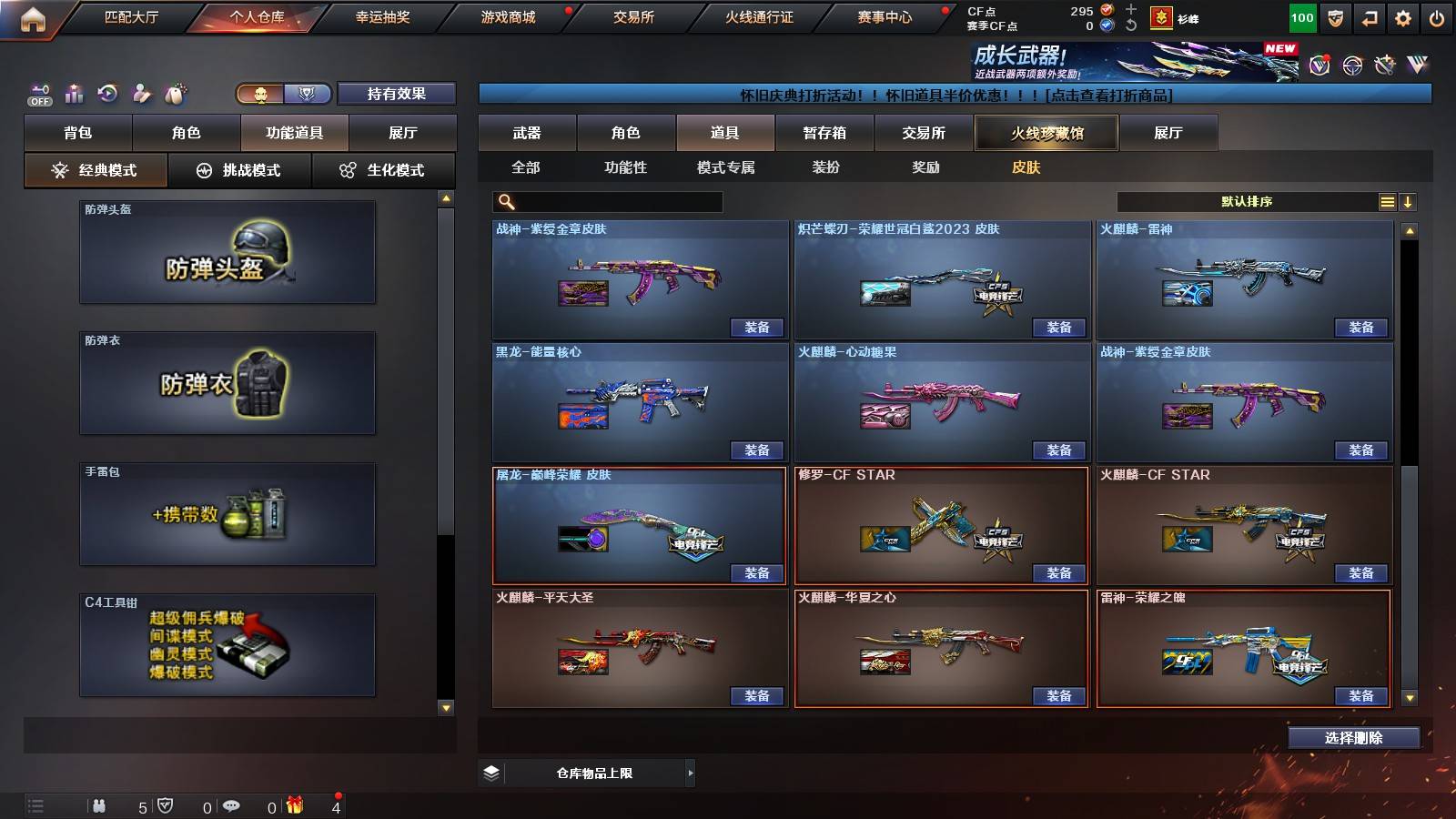Click the 选择删除 button at bottom right
The width and height of the screenshot is (1456, 819).
click(x=1353, y=737)
